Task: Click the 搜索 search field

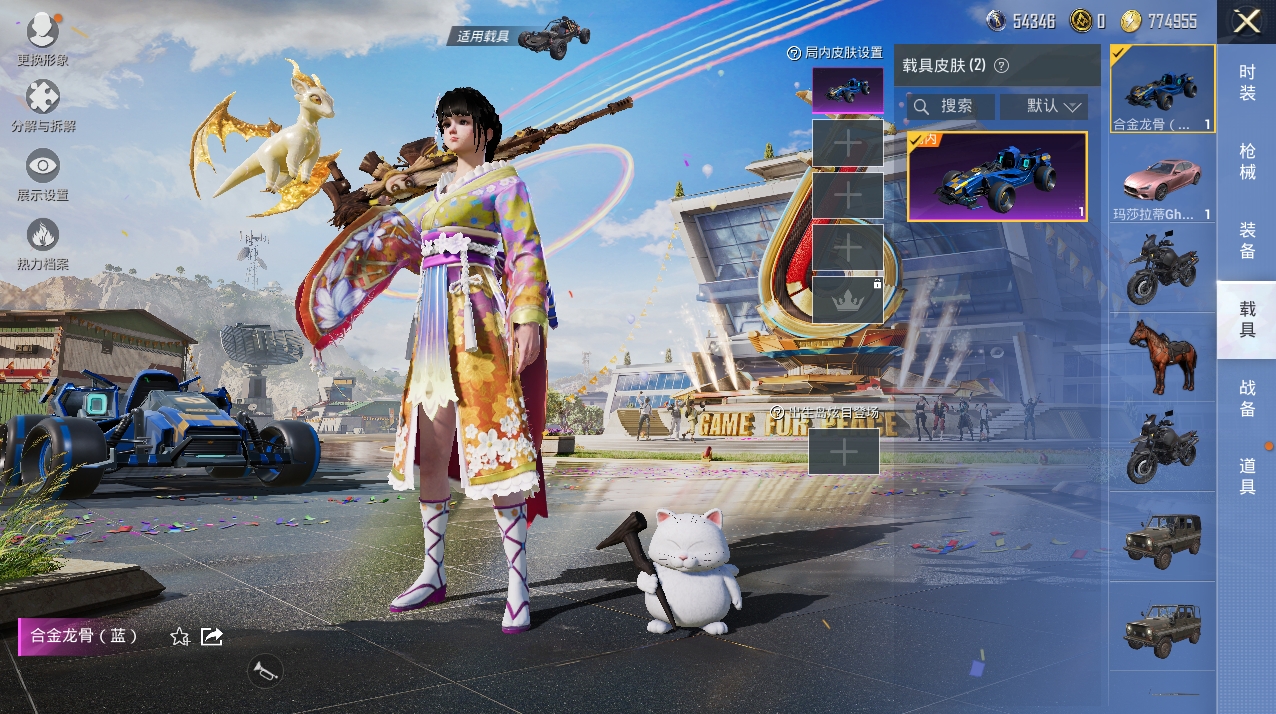Action: (951, 106)
